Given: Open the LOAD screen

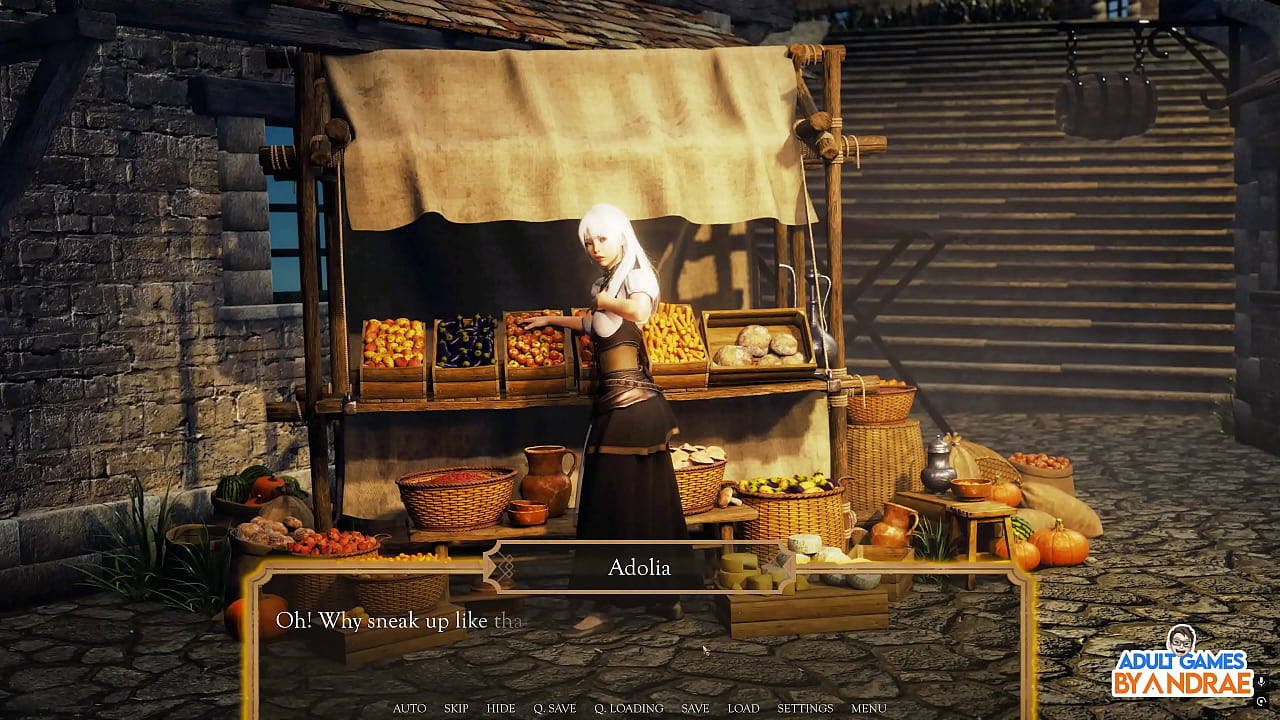Looking at the screenshot, I should 743,708.
